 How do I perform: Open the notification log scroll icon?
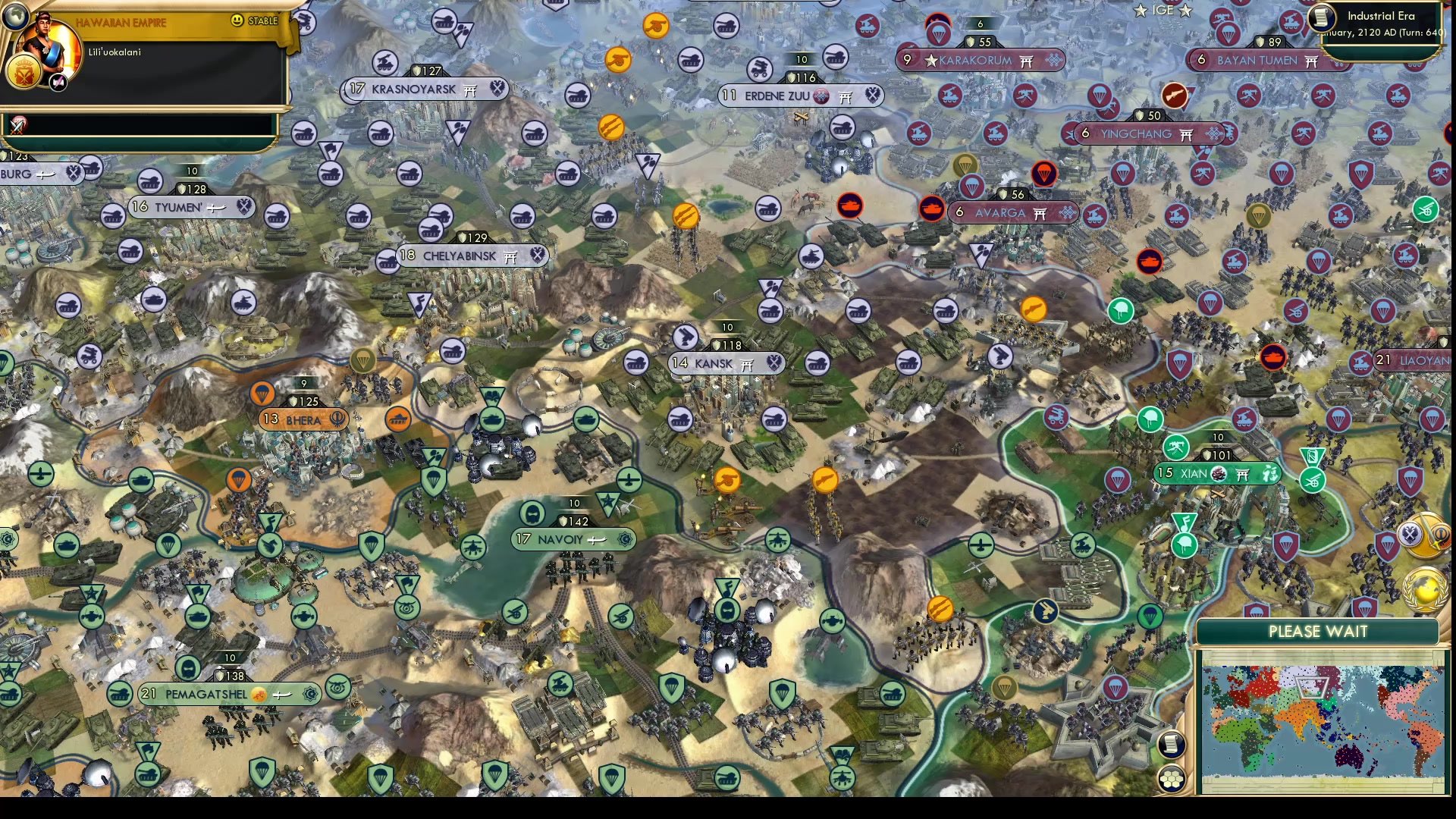(1172, 744)
